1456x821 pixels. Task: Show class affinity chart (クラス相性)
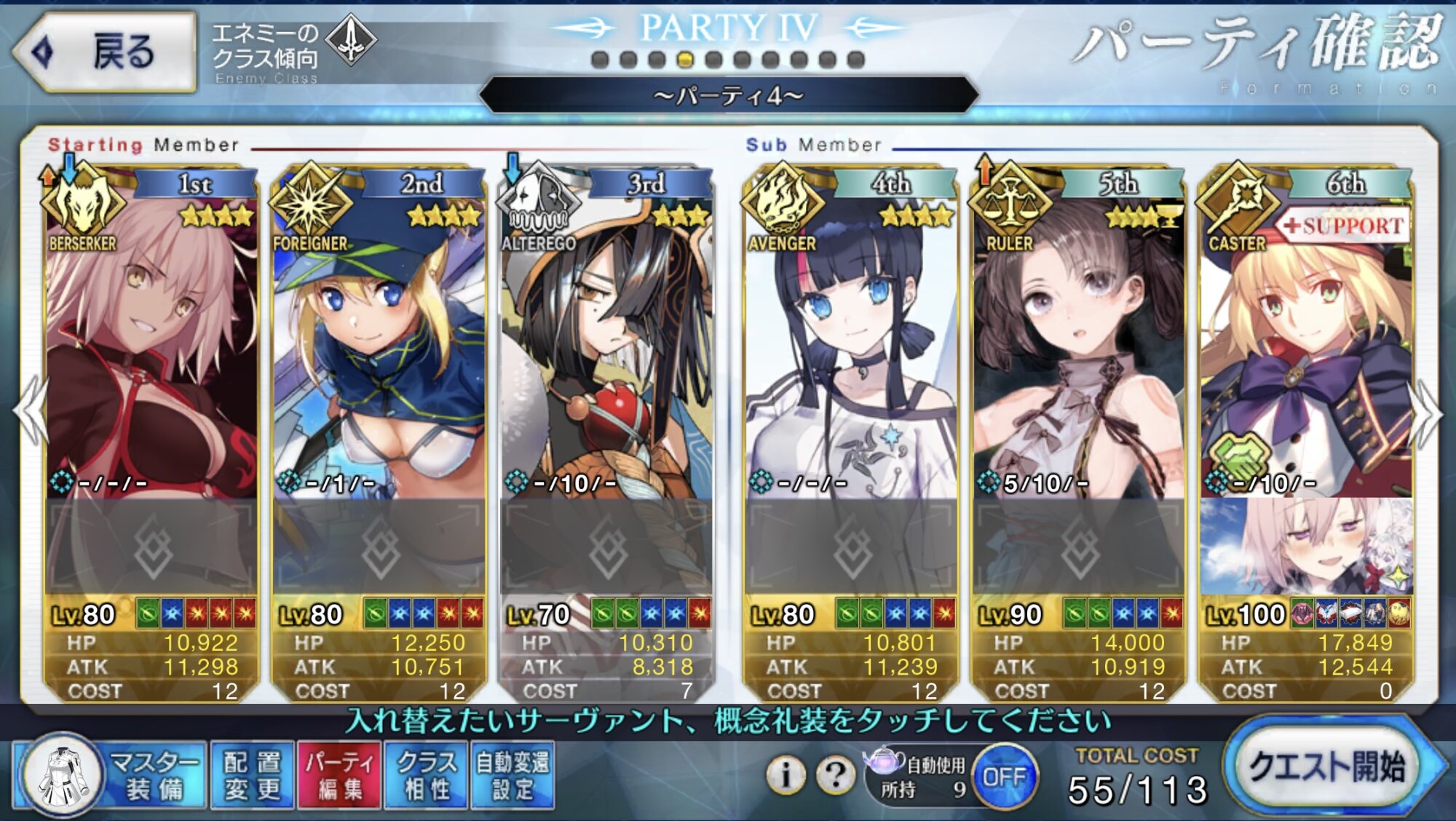coord(427,775)
